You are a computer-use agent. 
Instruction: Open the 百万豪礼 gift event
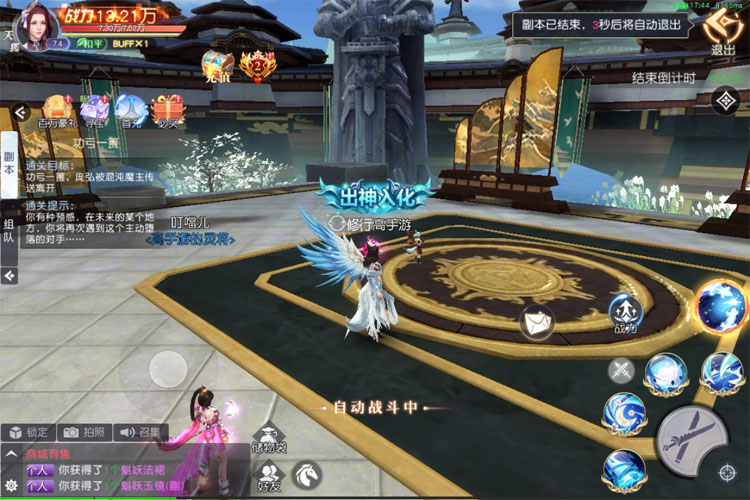[59, 109]
